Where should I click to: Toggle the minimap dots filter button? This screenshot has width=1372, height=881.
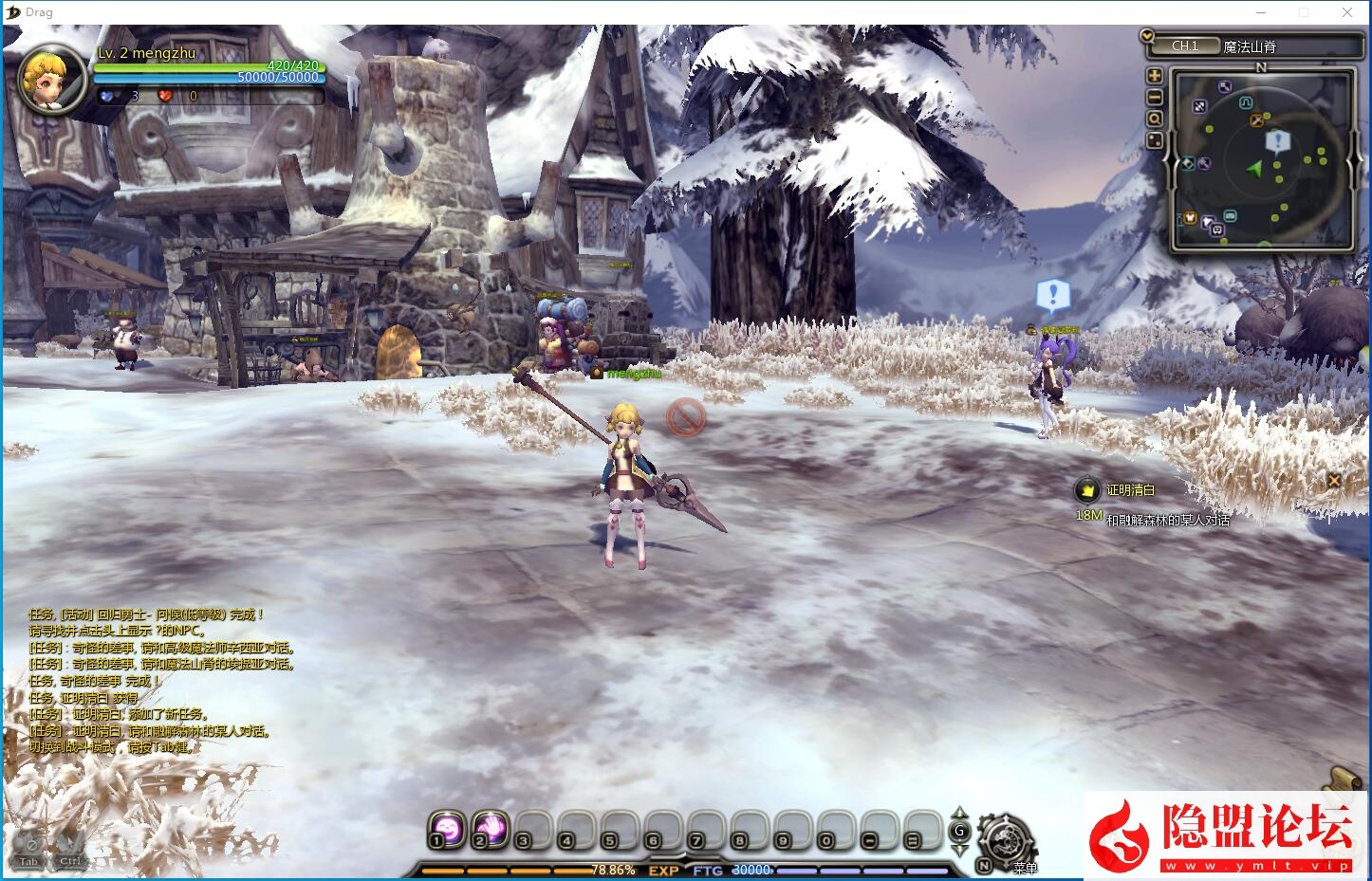pyautogui.click(x=1155, y=140)
